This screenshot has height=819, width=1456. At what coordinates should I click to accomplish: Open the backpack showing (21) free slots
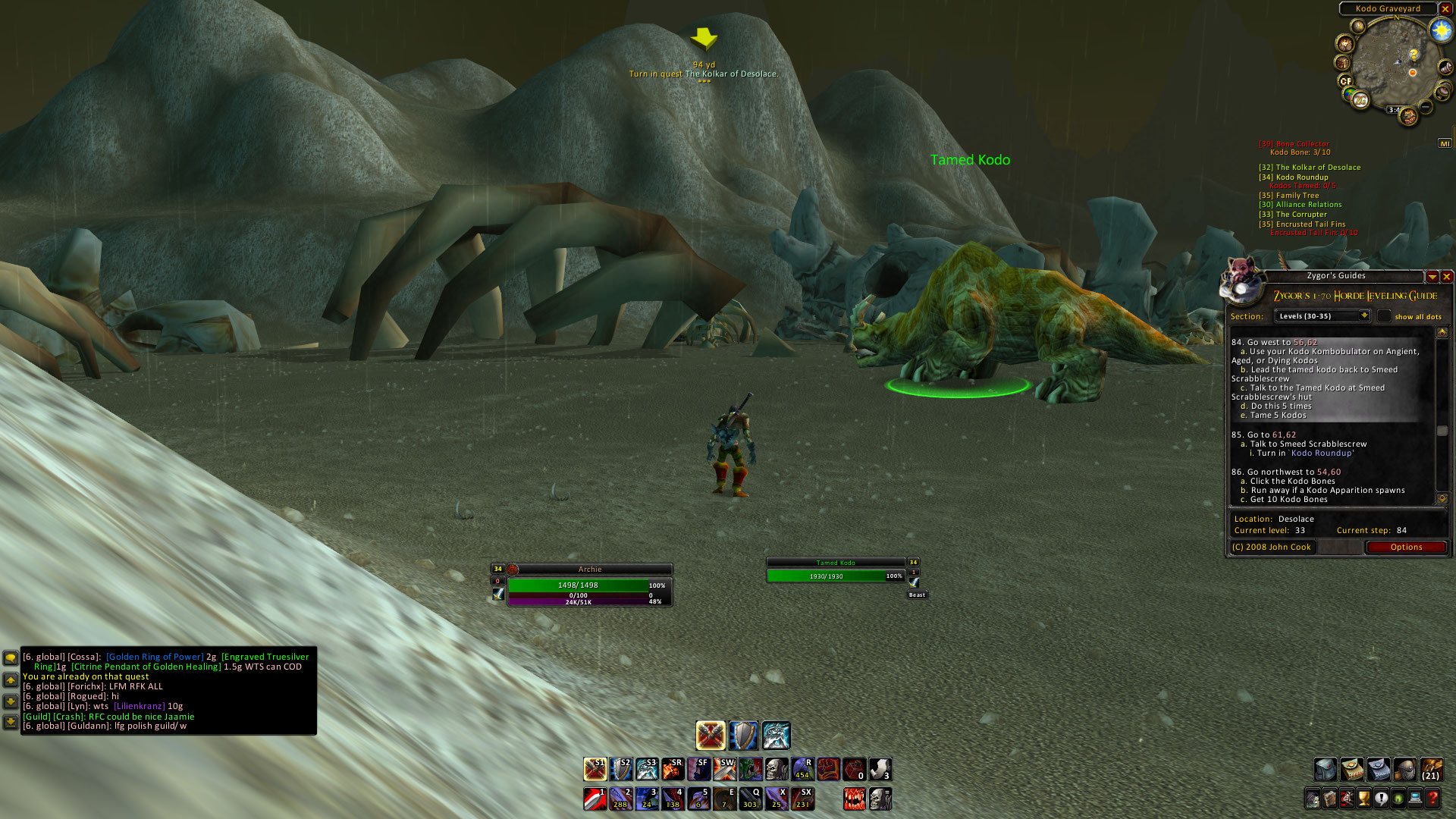click(x=1431, y=770)
